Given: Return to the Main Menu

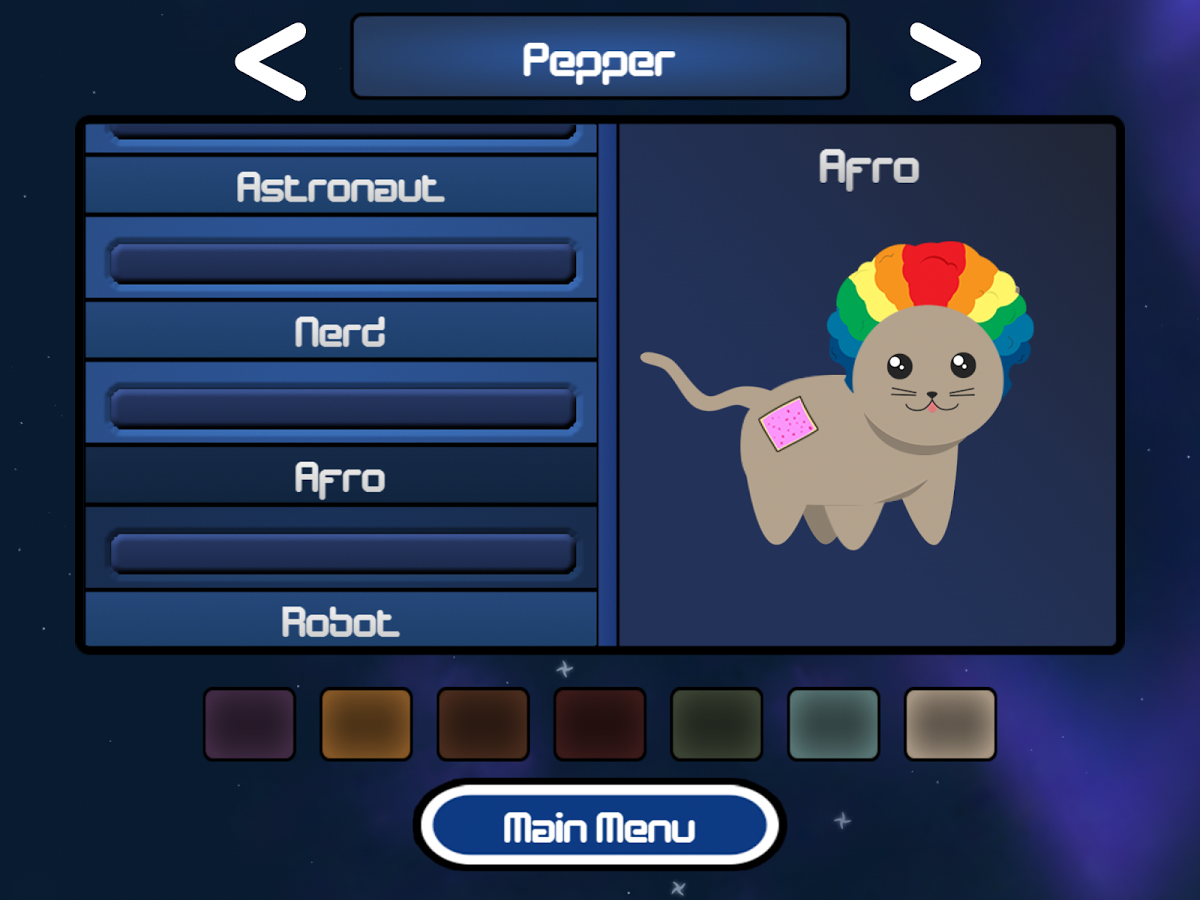Looking at the screenshot, I should click(599, 827).
